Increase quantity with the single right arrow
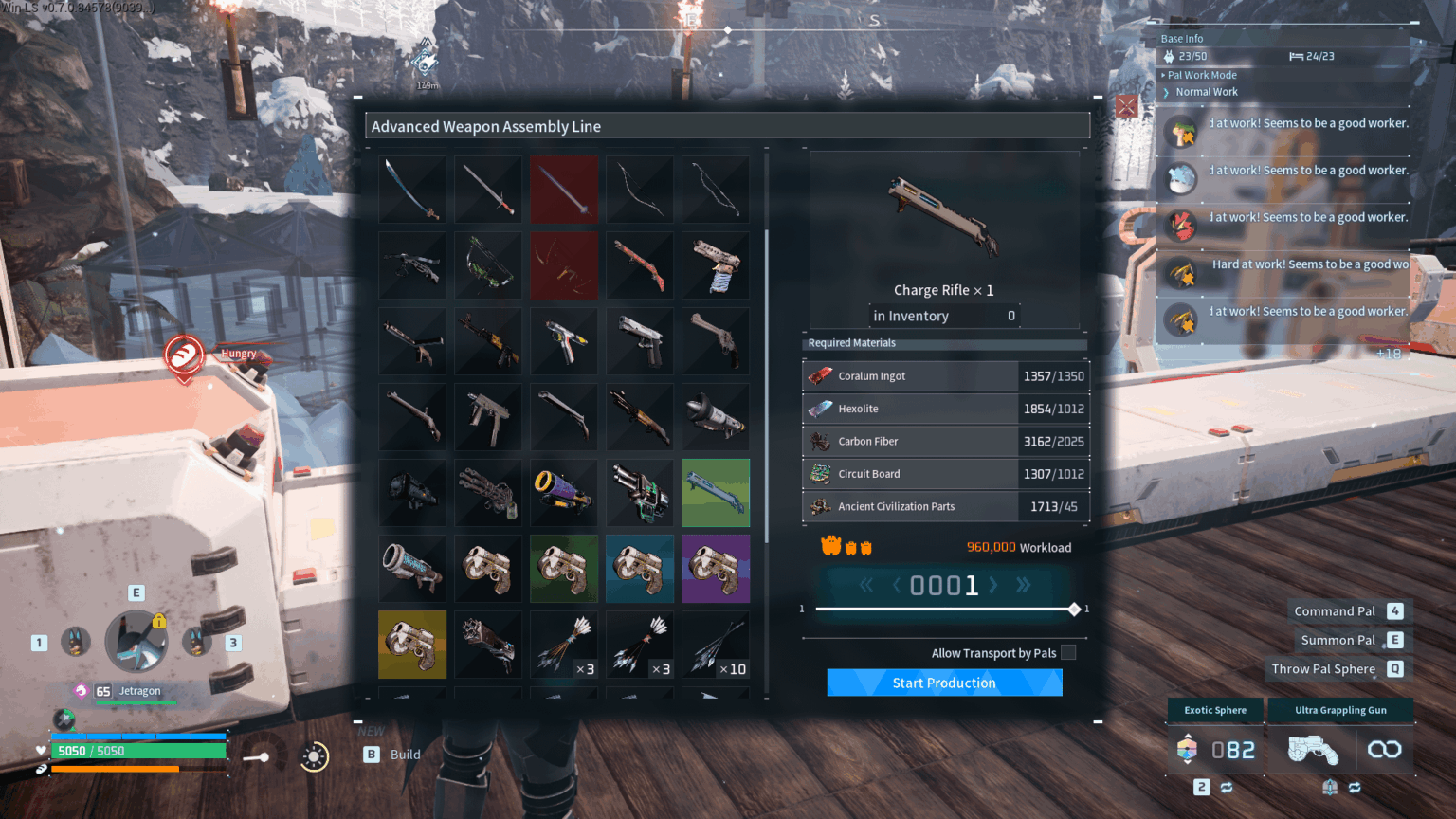The image size is (1456, 819). (993, 585)
